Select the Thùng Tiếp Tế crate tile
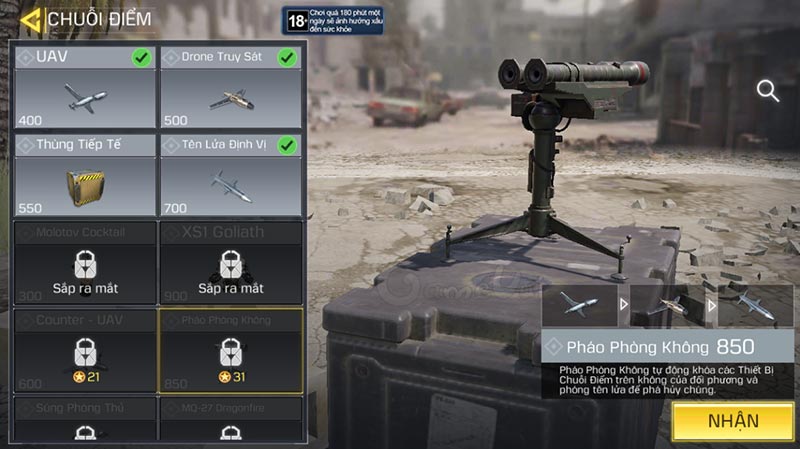This screenshot has height=449, width=800. [x=85, y=175]
